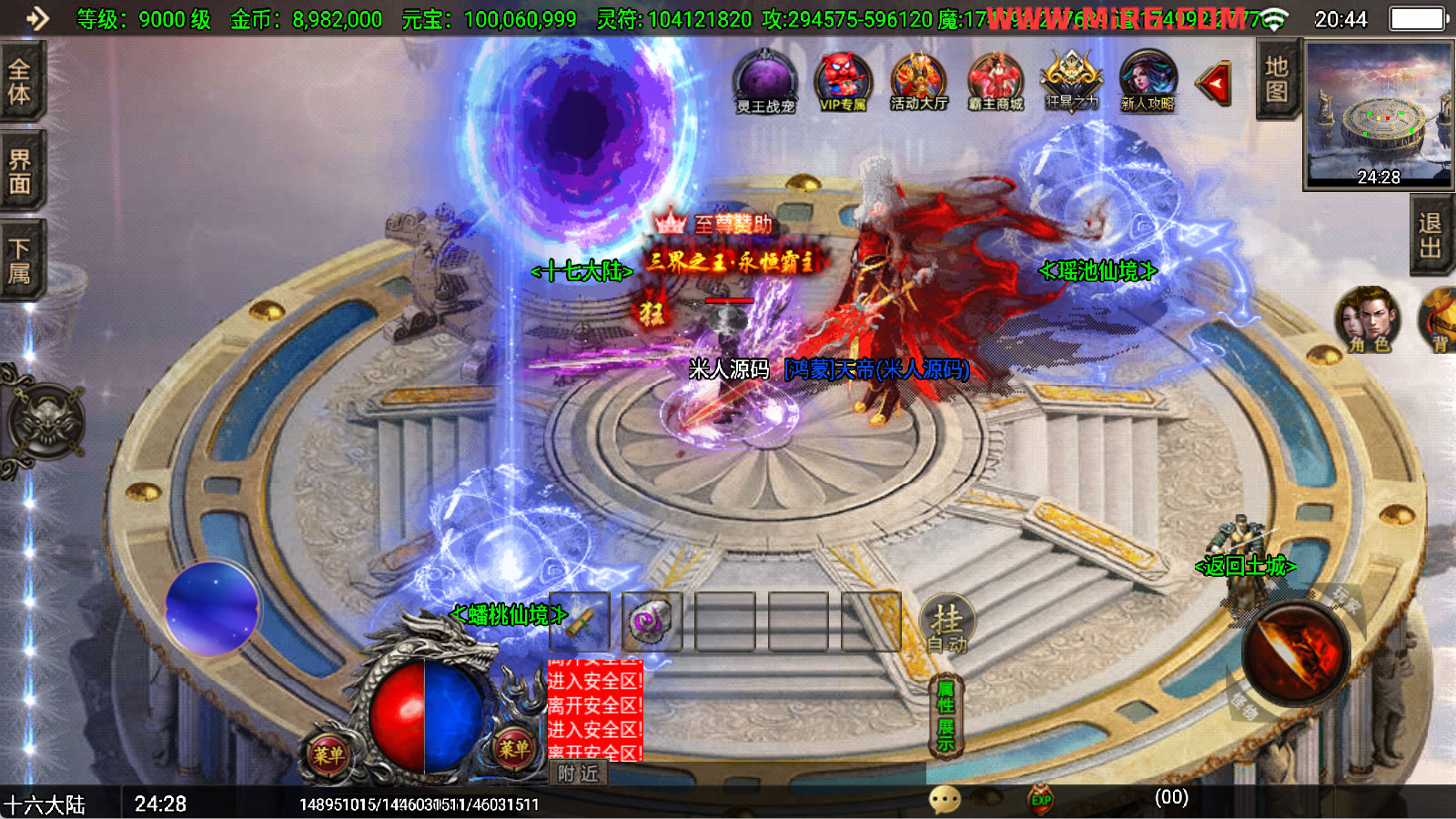Open the minimap thumbnail

click(x=1379, y=114)
